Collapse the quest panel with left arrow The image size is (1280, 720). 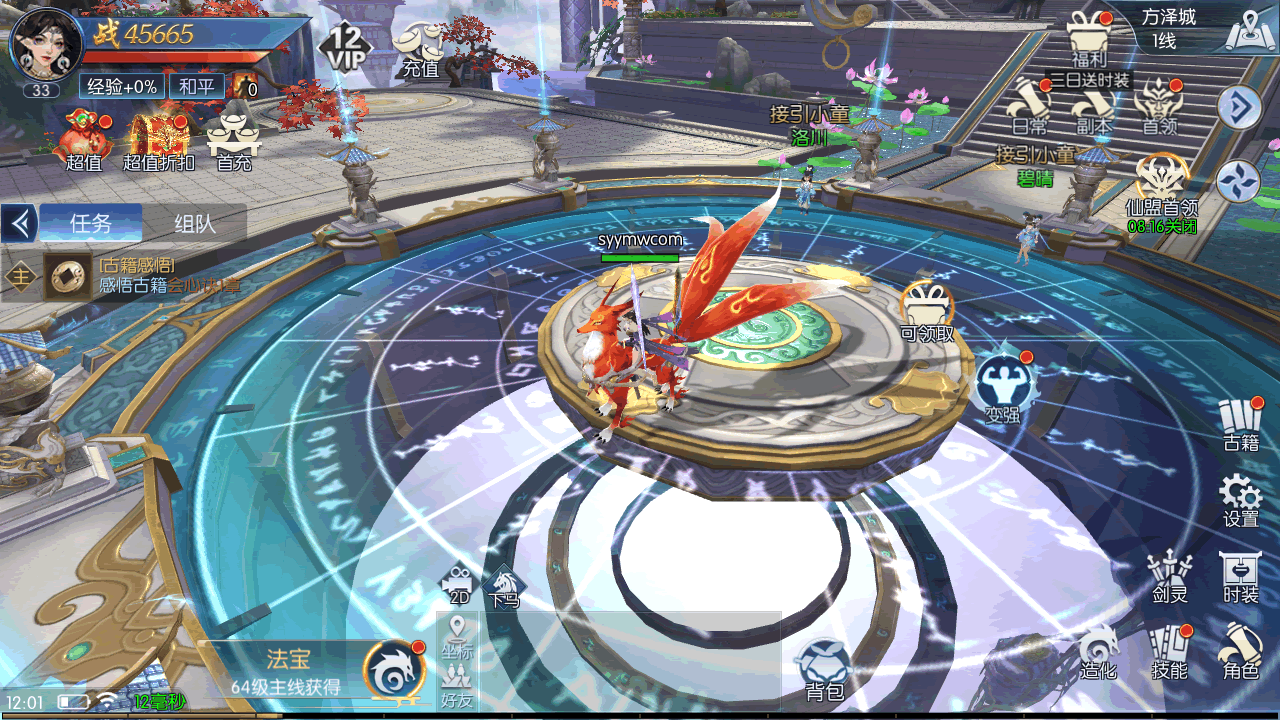tap(19, 223)
